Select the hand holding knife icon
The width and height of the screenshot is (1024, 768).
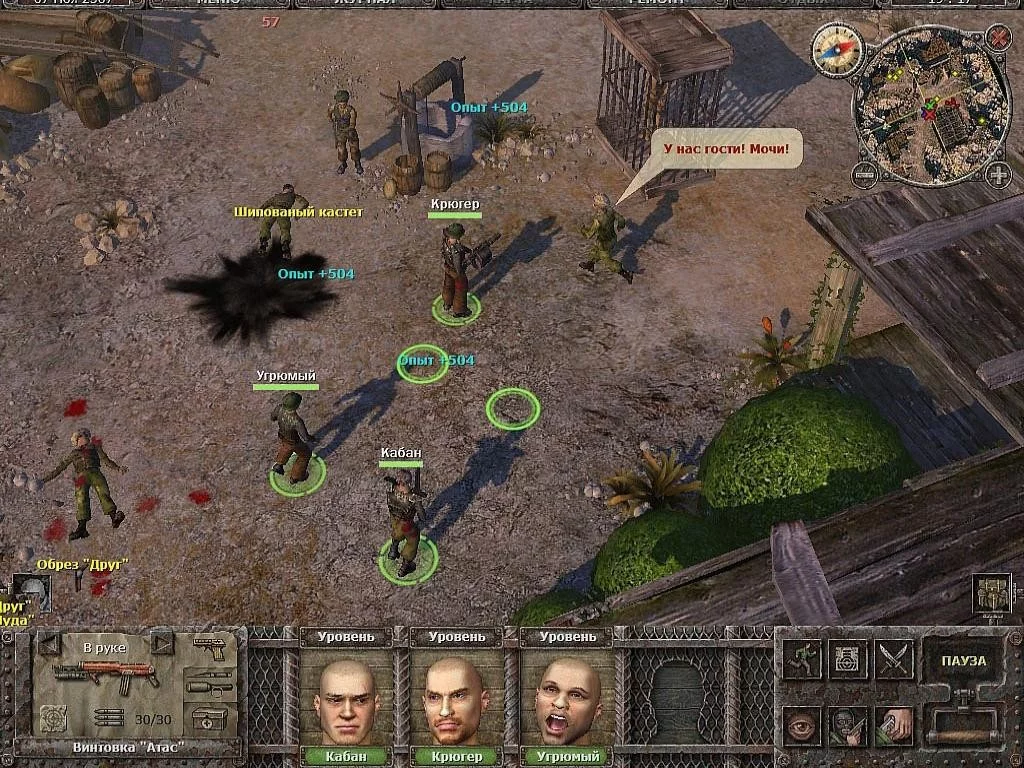[x=894, y=725]
